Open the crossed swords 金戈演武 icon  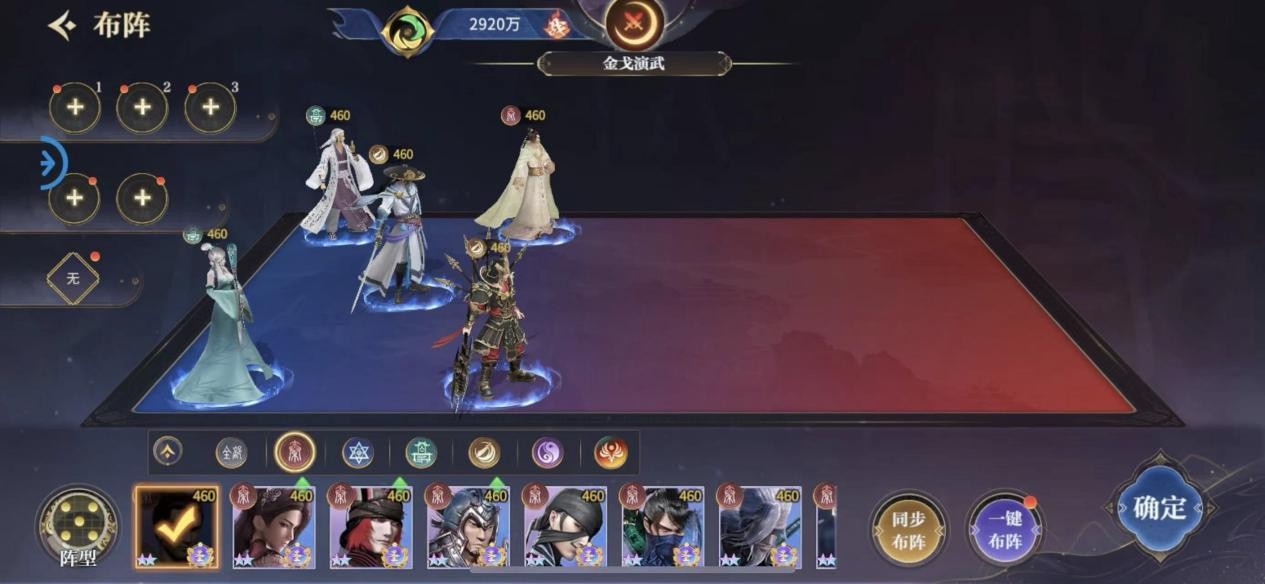pos(634,24)
